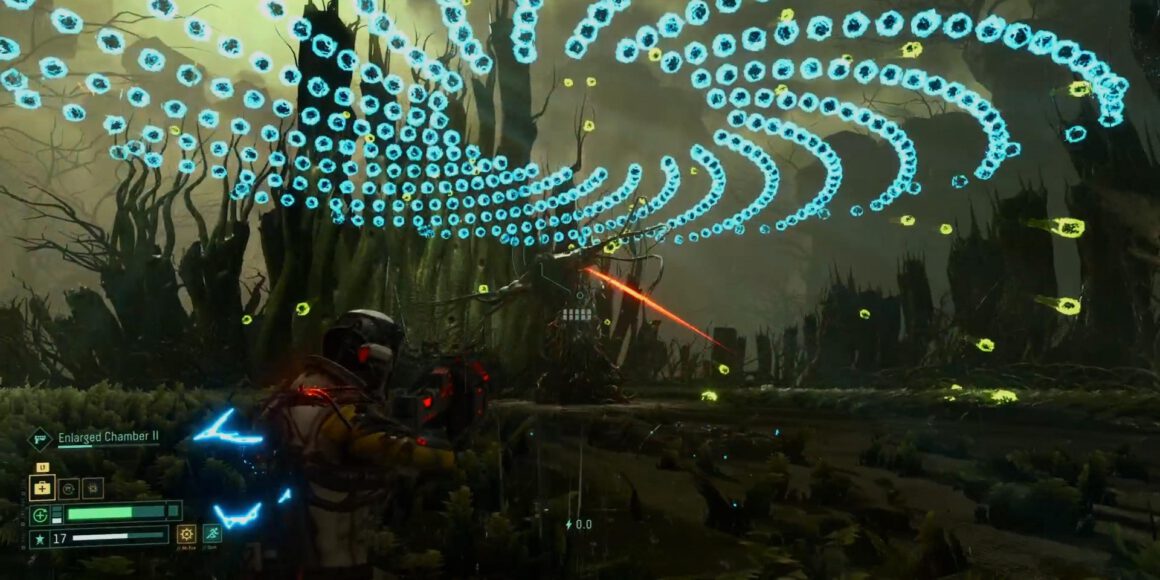
Task: Click the Enlarged Chamber II weapon trait icon
Action: (40, 438)
